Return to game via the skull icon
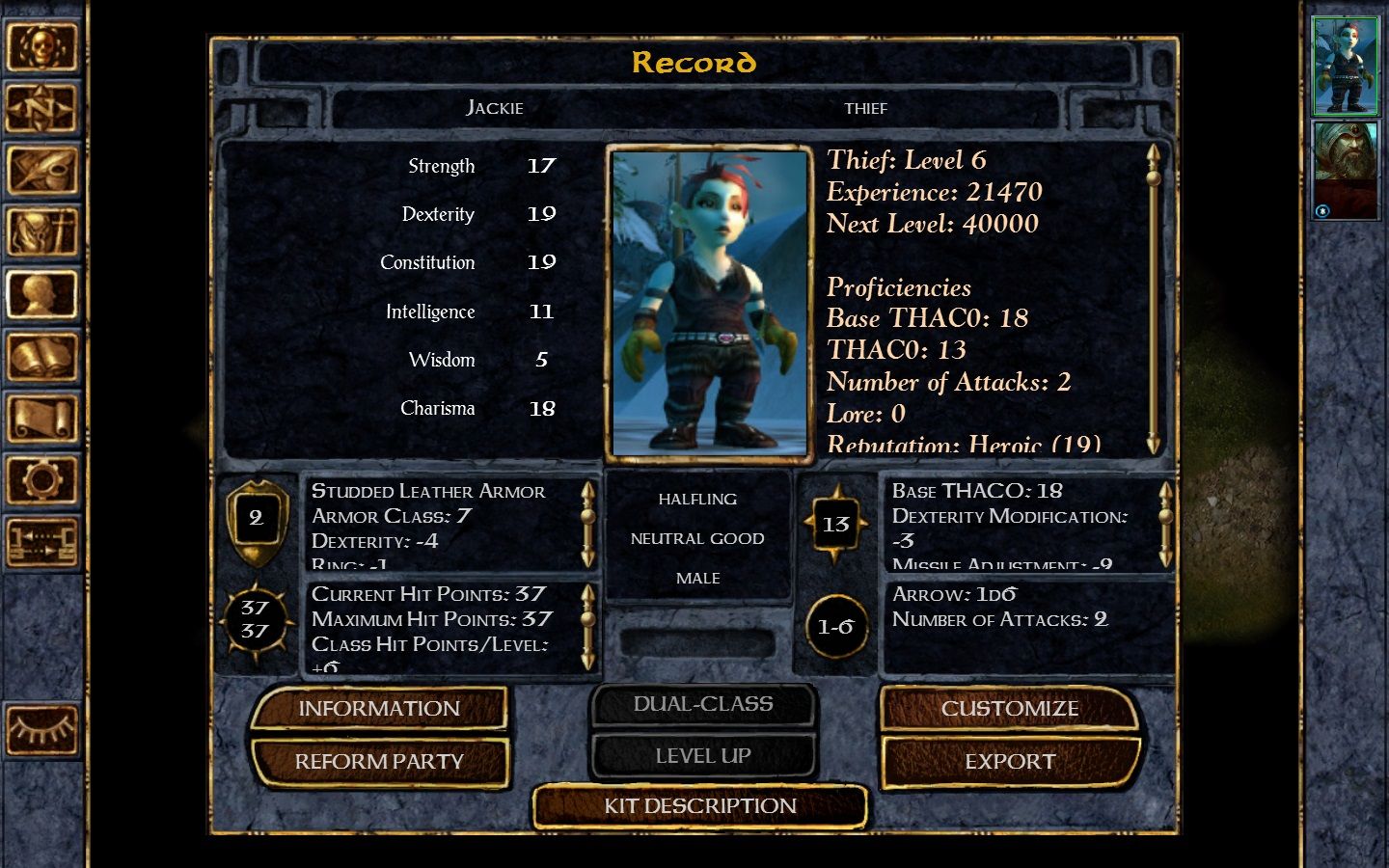Viewport: 1389px width, 868px height. [x=41, y=46]
